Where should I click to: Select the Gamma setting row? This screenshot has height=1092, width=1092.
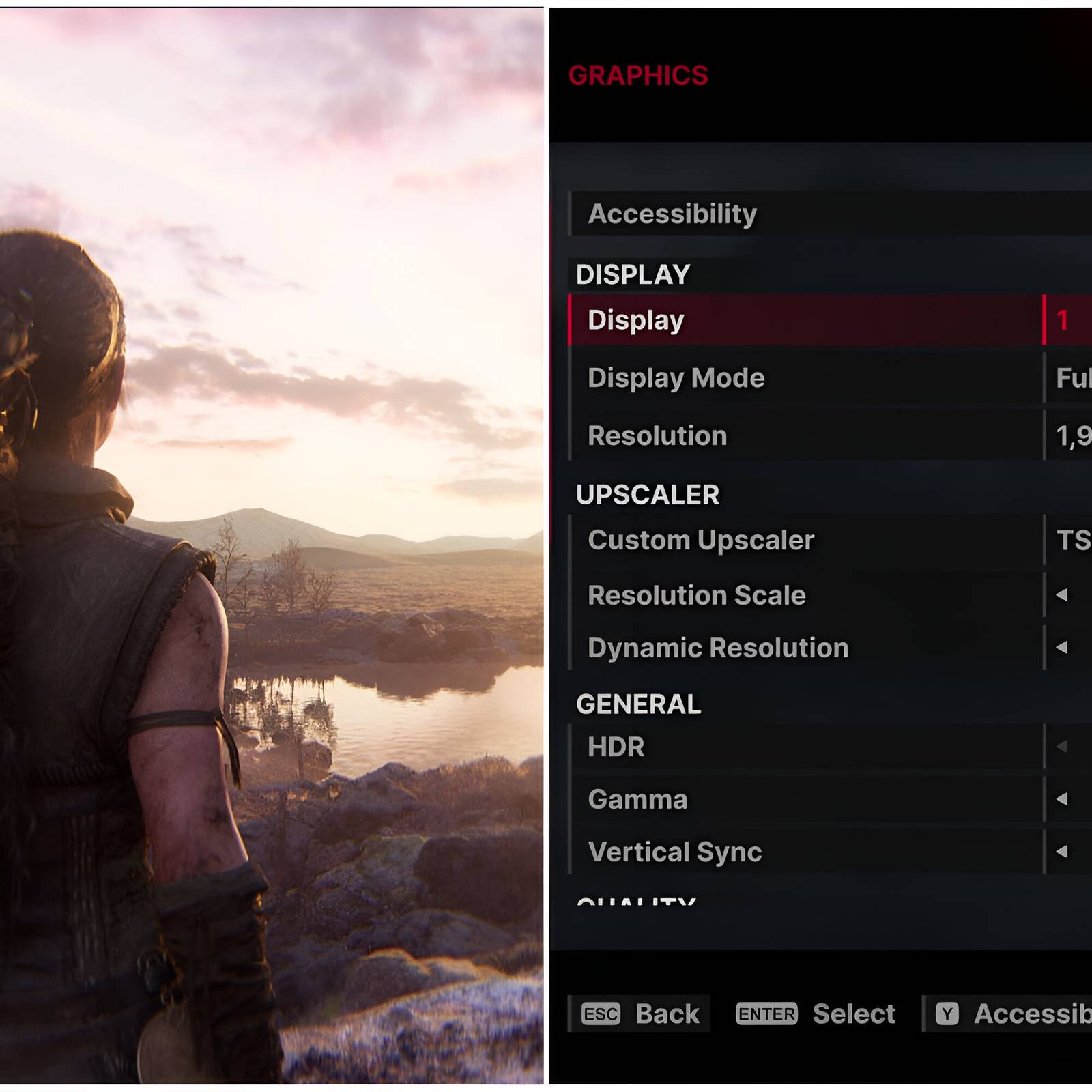637,799
